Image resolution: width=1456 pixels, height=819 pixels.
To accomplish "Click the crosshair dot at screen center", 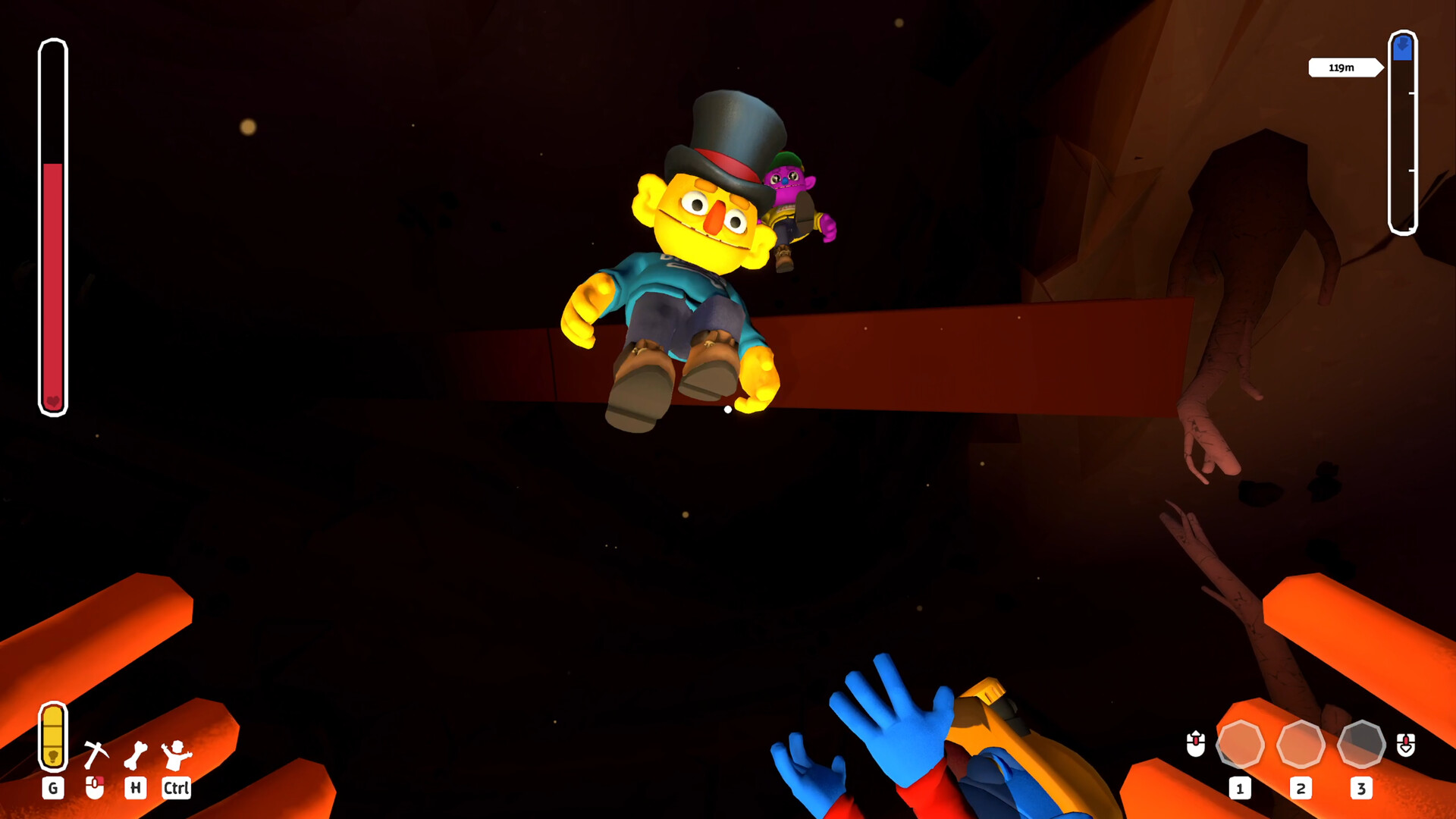I will coord(727,409).
